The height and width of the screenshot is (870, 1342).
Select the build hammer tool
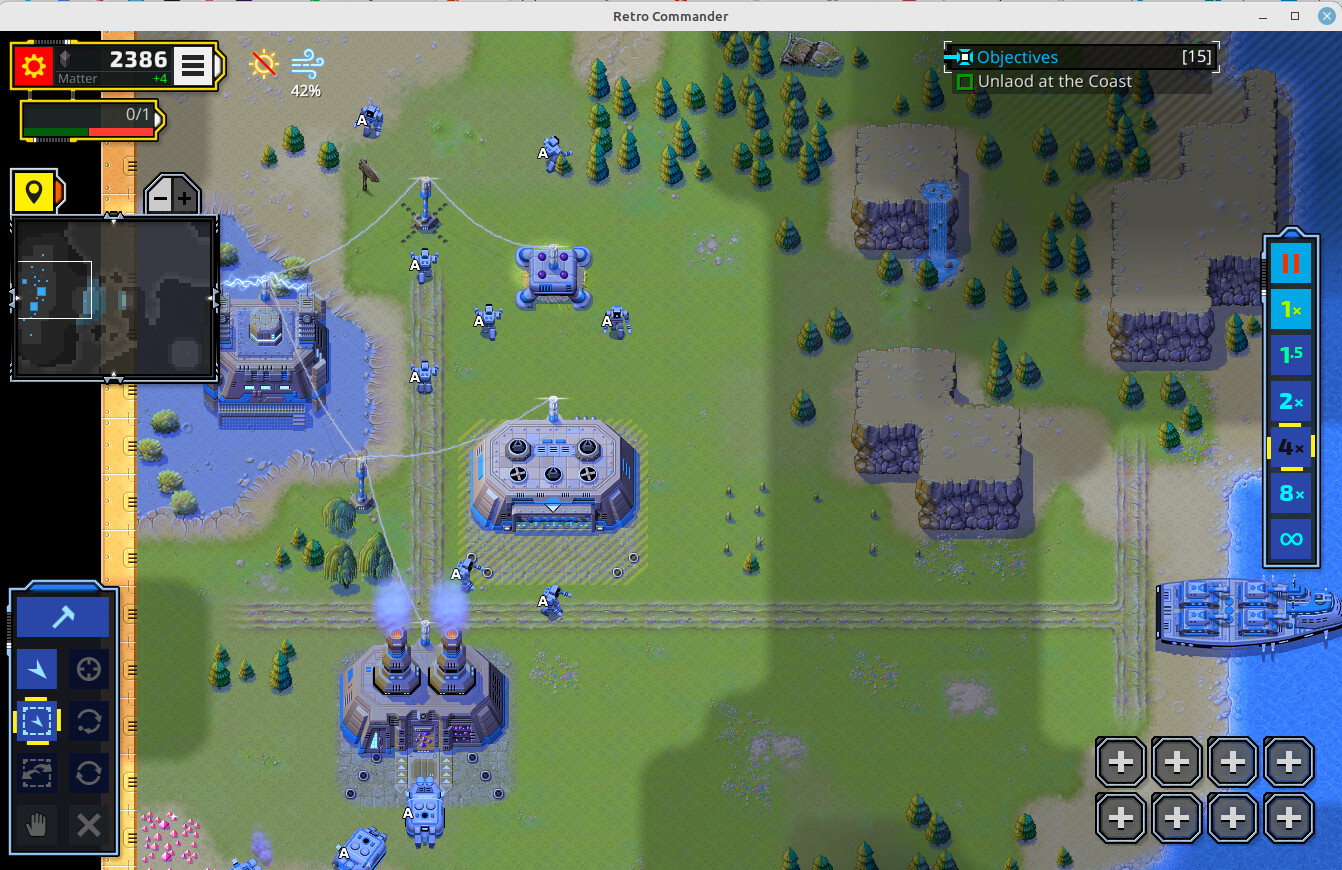click(x=62, y=614)
